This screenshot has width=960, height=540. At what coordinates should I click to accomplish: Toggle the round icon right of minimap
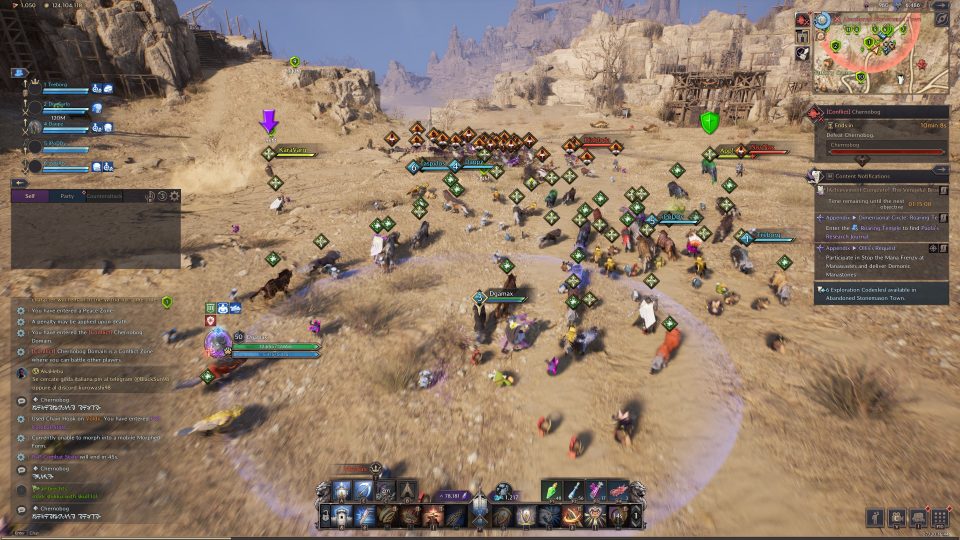pos(941,19)
